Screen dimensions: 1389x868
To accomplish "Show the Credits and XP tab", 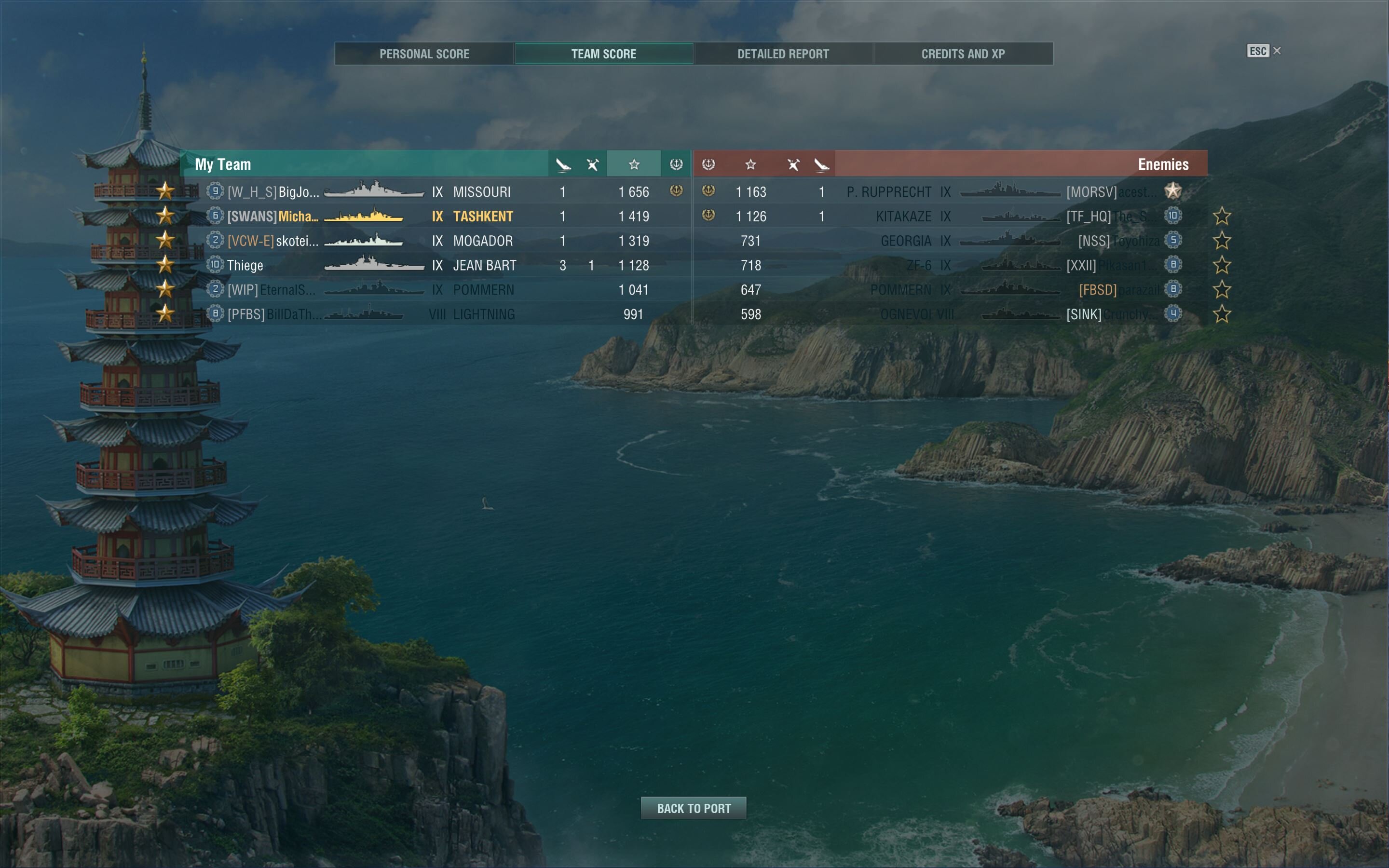I will [x=963, y=54].
